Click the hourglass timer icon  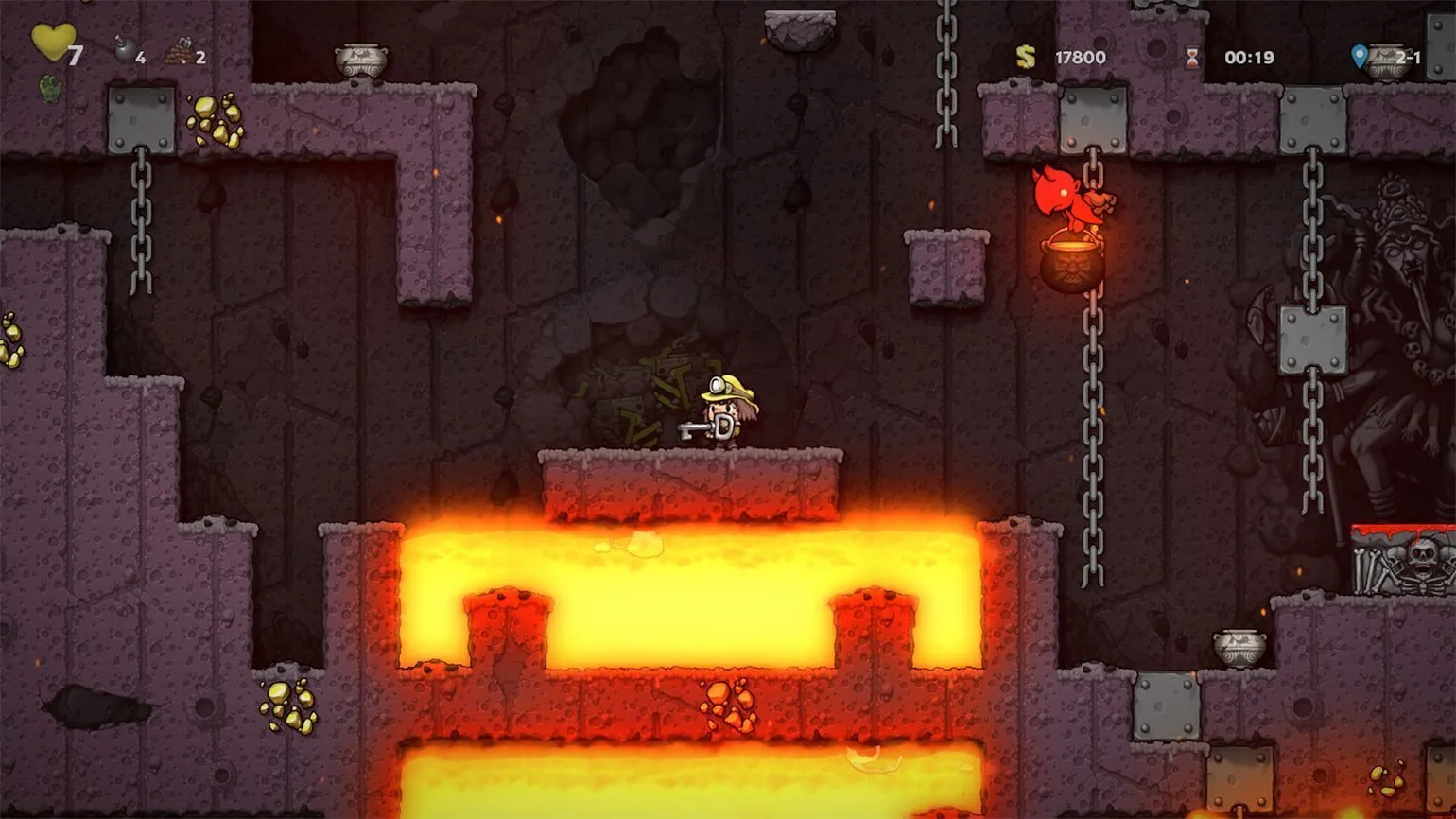pos(1192,58)
